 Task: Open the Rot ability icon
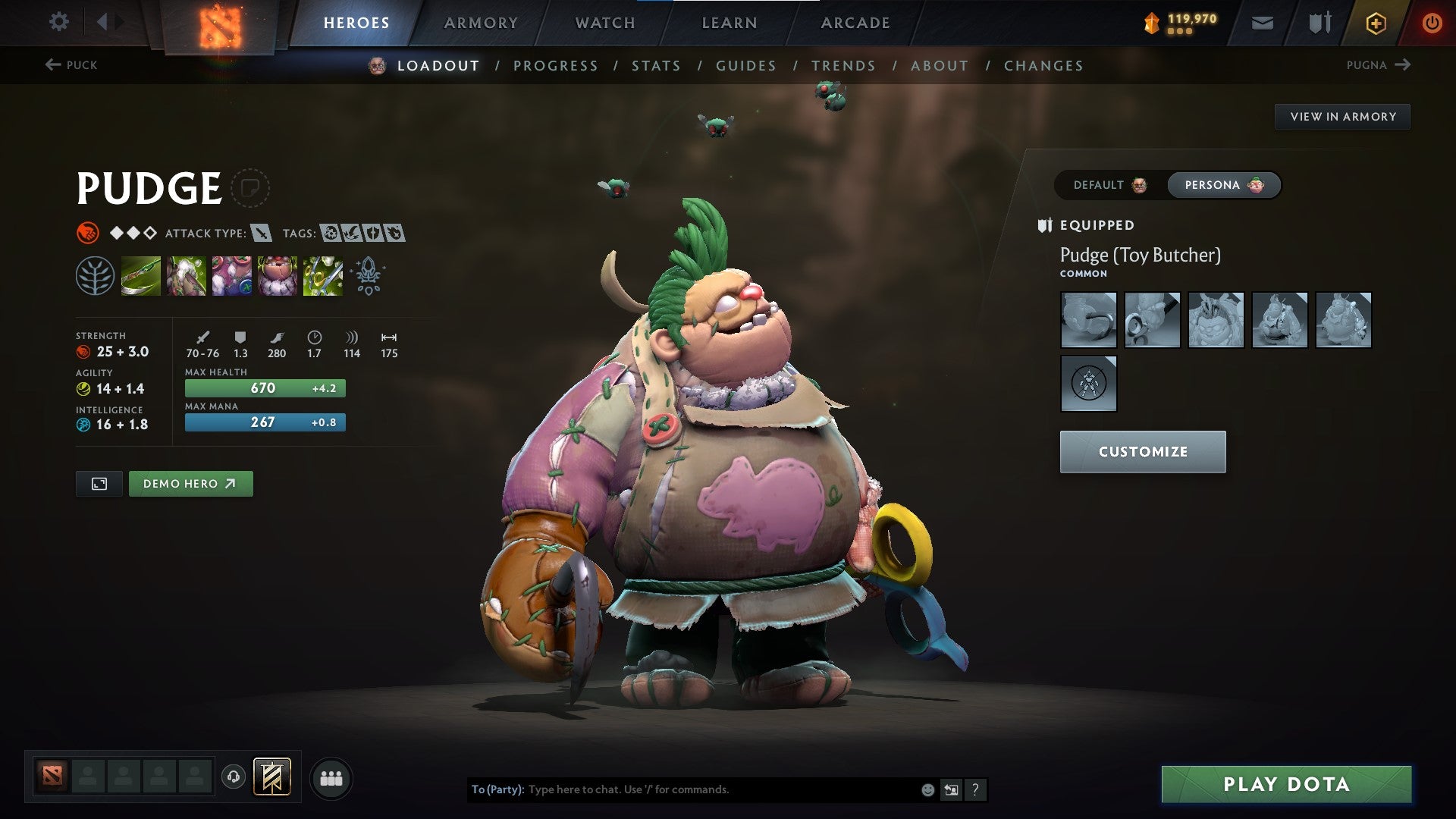tap(187, 277)
